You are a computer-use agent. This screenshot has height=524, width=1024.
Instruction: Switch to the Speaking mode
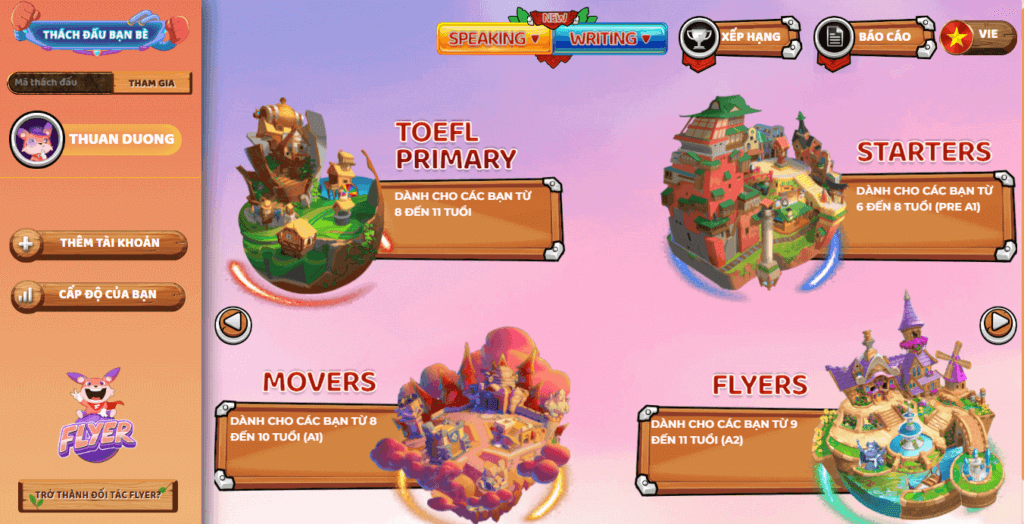(493, 38)
